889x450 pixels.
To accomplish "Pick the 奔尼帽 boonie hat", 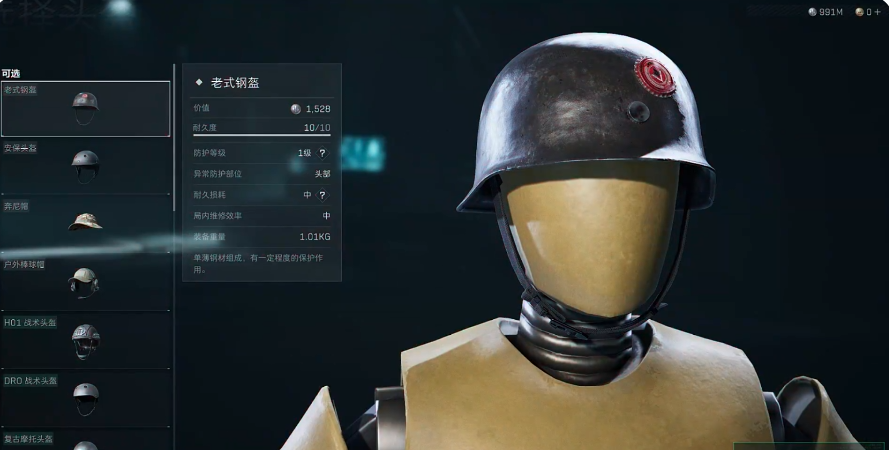I will (x=85, y=222).
